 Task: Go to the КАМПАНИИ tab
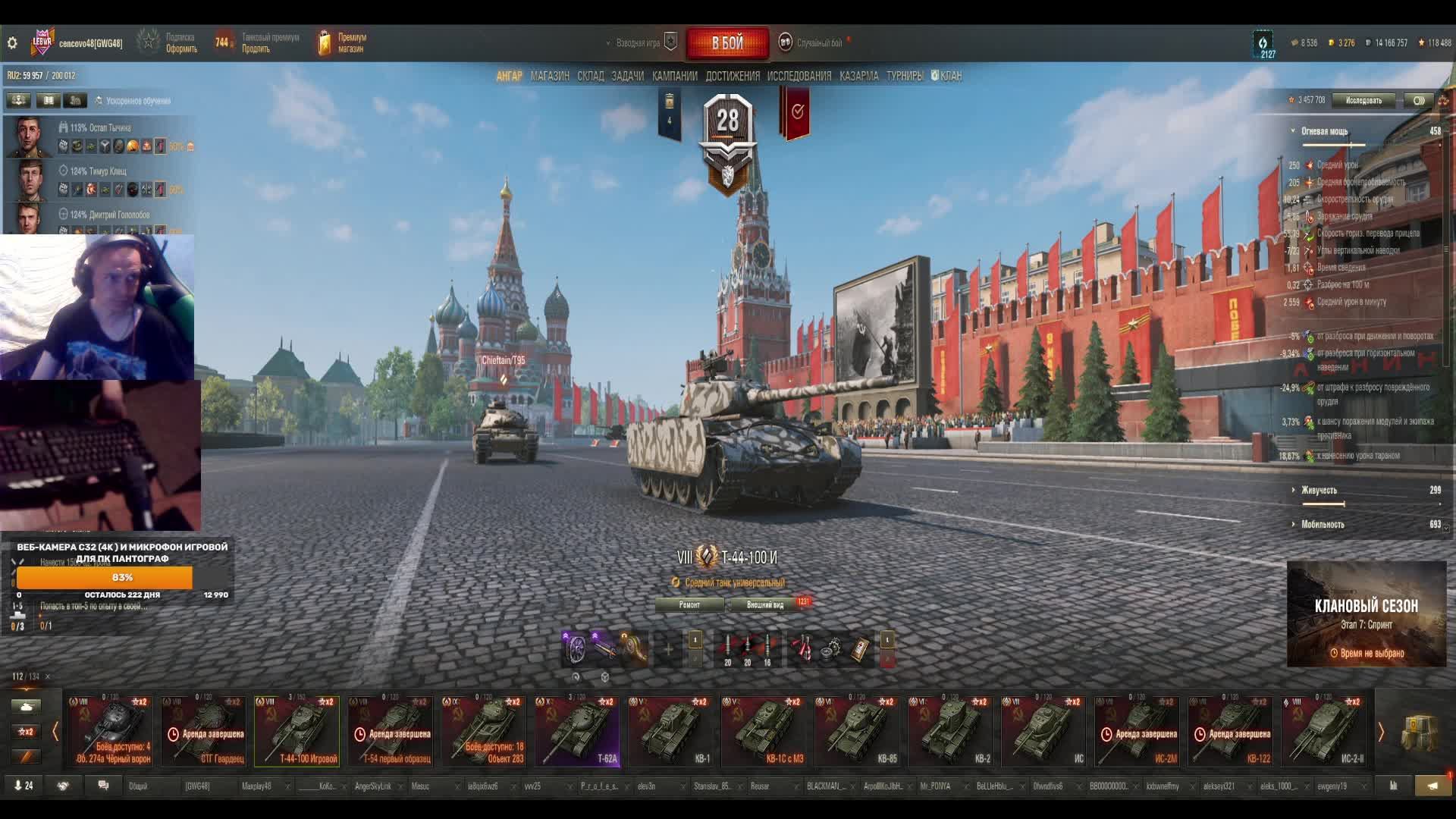click(674, 76)
